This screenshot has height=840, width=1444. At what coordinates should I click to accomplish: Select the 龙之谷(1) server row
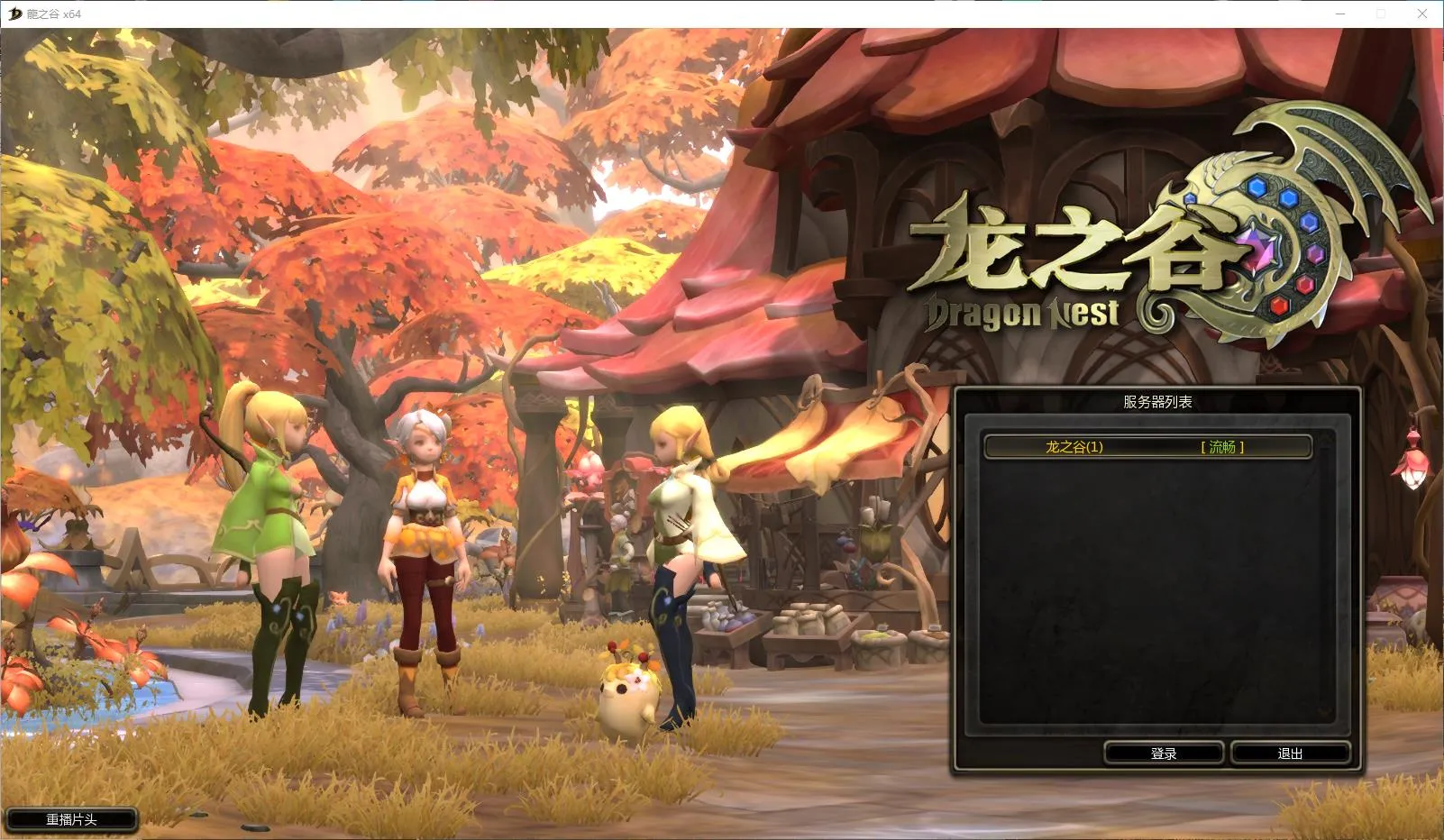(1147, 447)
